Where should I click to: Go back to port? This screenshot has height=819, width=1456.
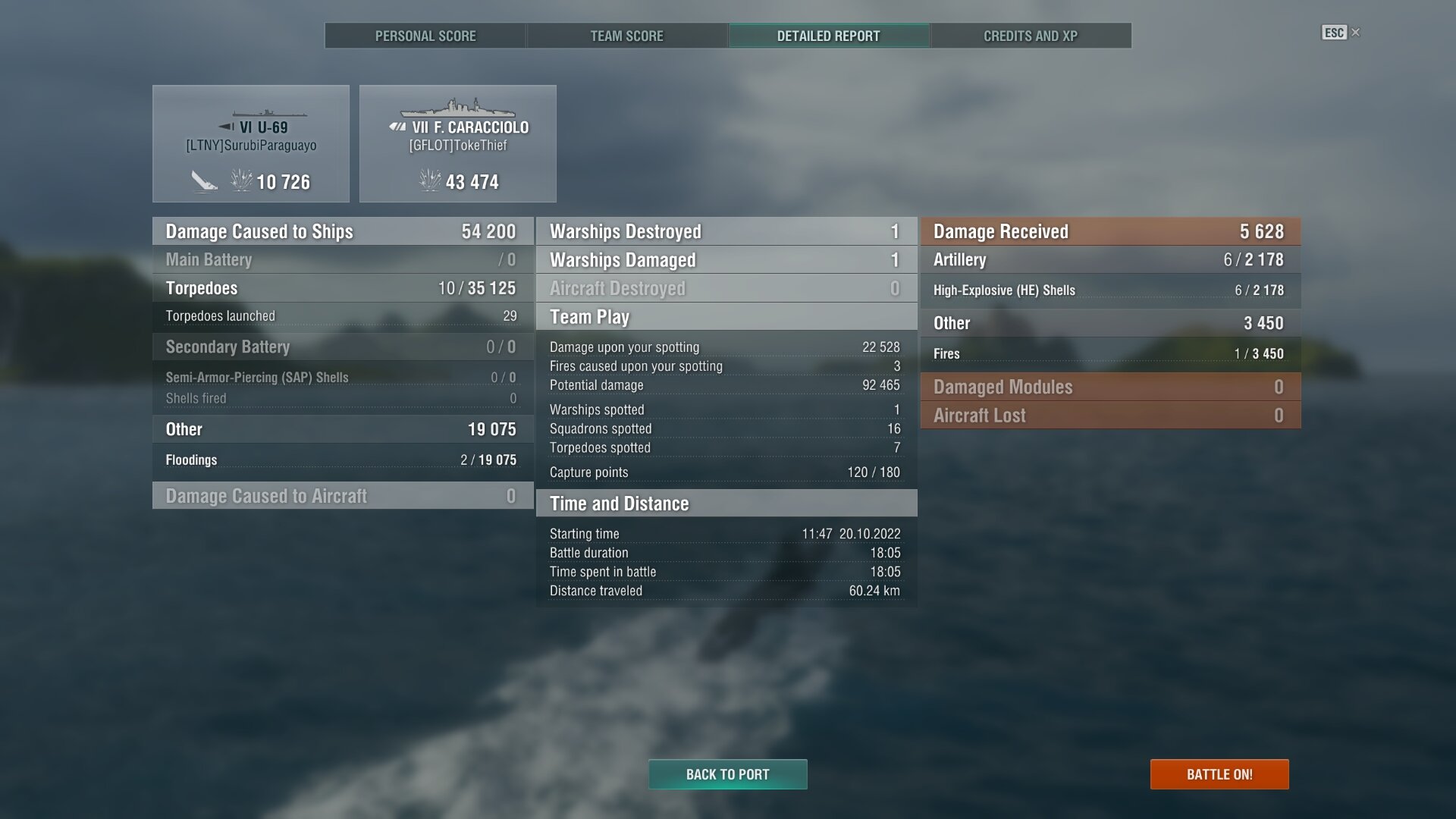coord(727,774)
